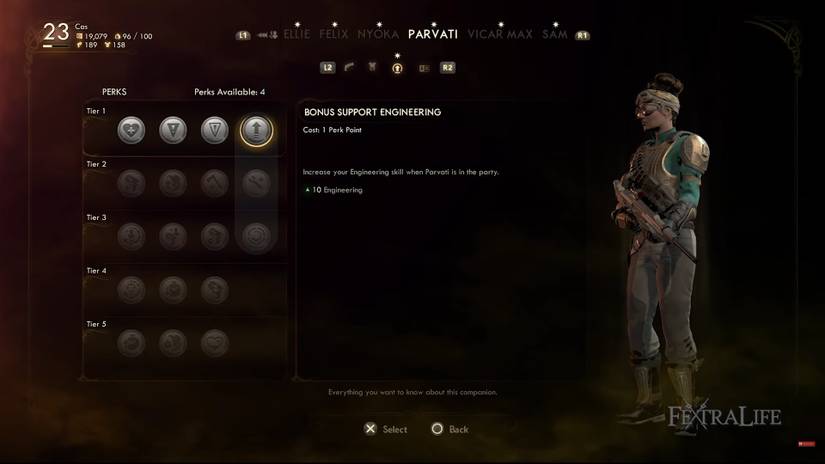Viewport: 825px width, 464px height.
Task: Select the Bonus Support Engineering perk
Action: pos(256,130)
